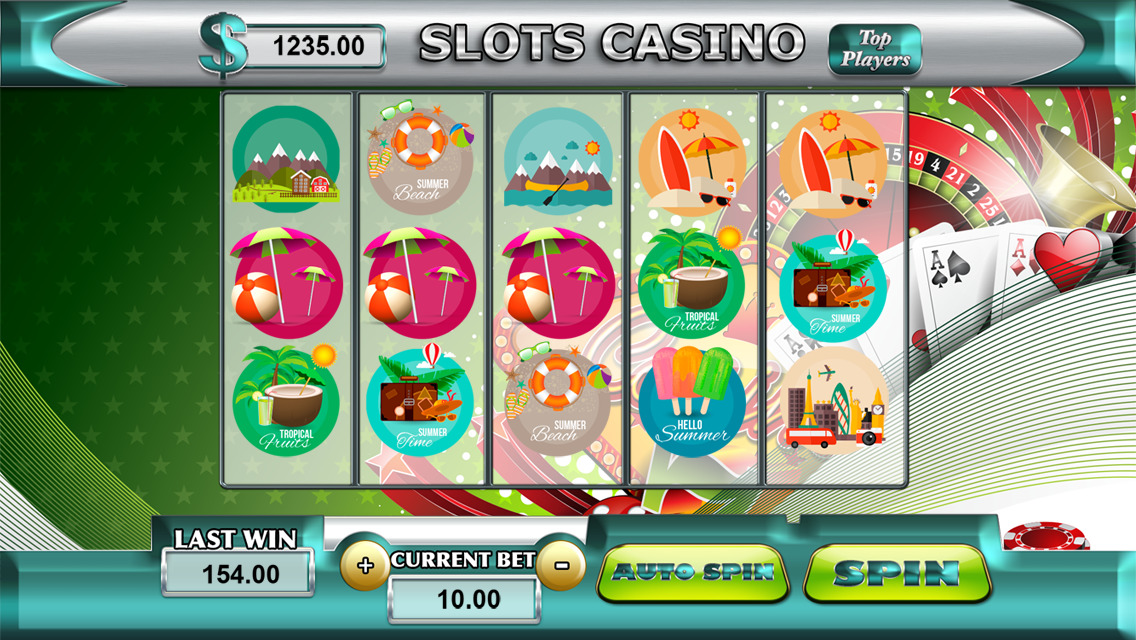Image resolution: width=1136 pixels, height=640 pixels.
Task: Hit the green SPIN button
Action: point(896,573)
